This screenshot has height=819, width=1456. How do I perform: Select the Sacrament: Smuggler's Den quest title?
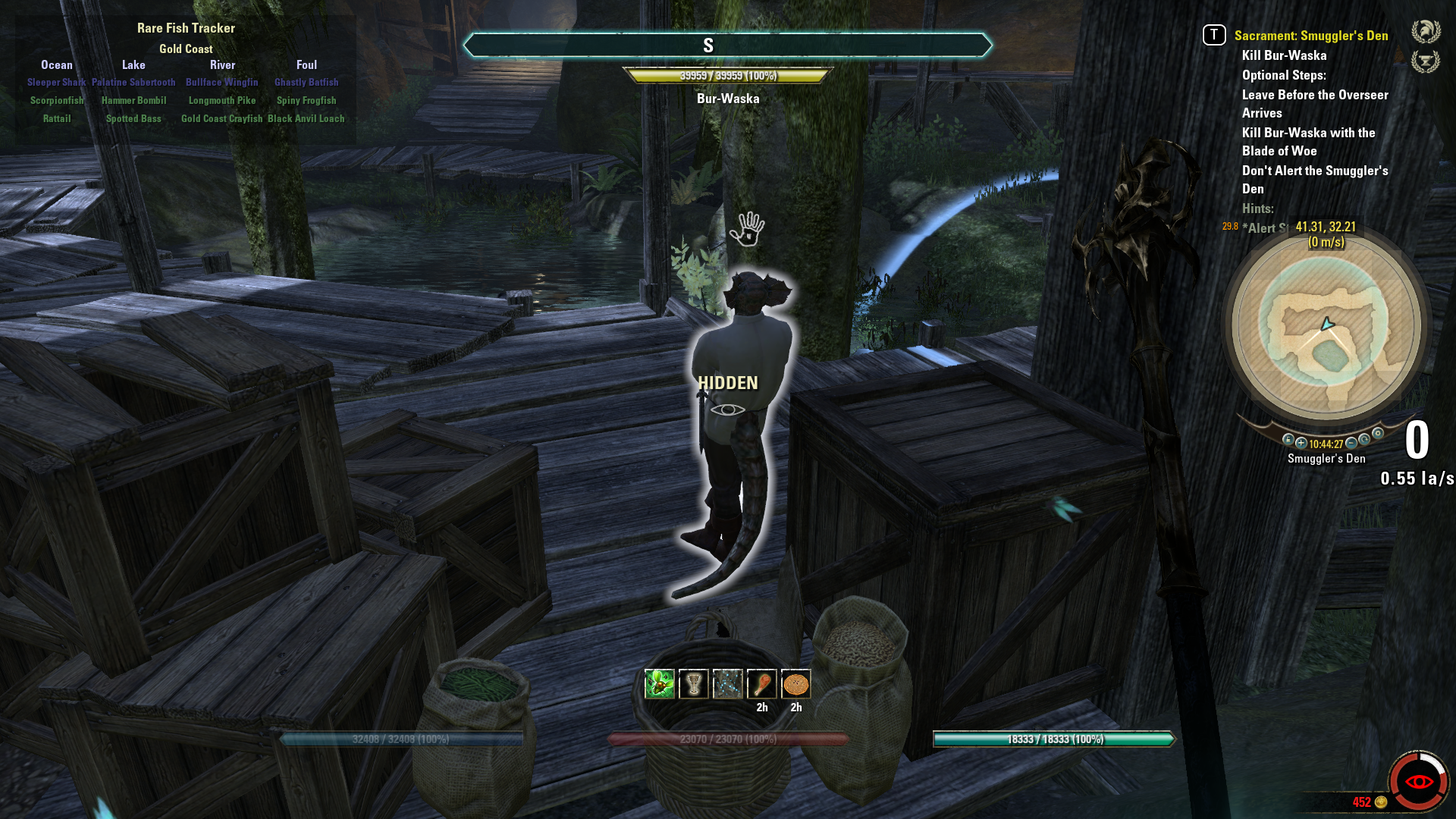(1310, 36)
